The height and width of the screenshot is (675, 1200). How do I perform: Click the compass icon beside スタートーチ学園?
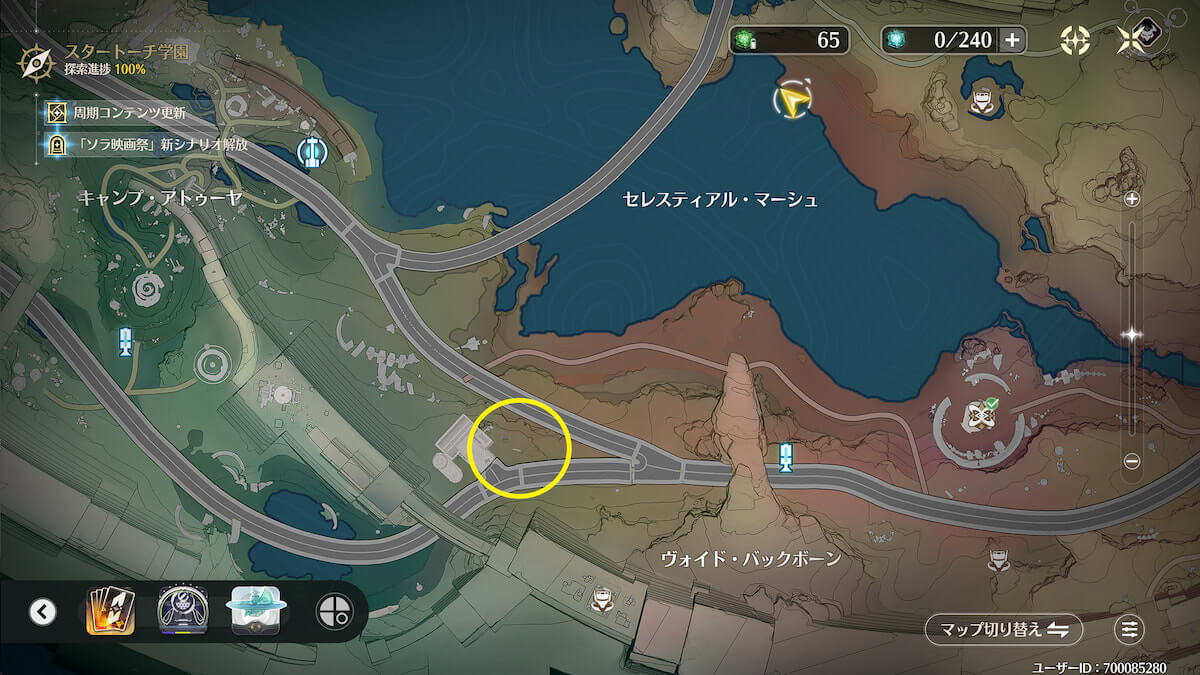coord(37,62)
